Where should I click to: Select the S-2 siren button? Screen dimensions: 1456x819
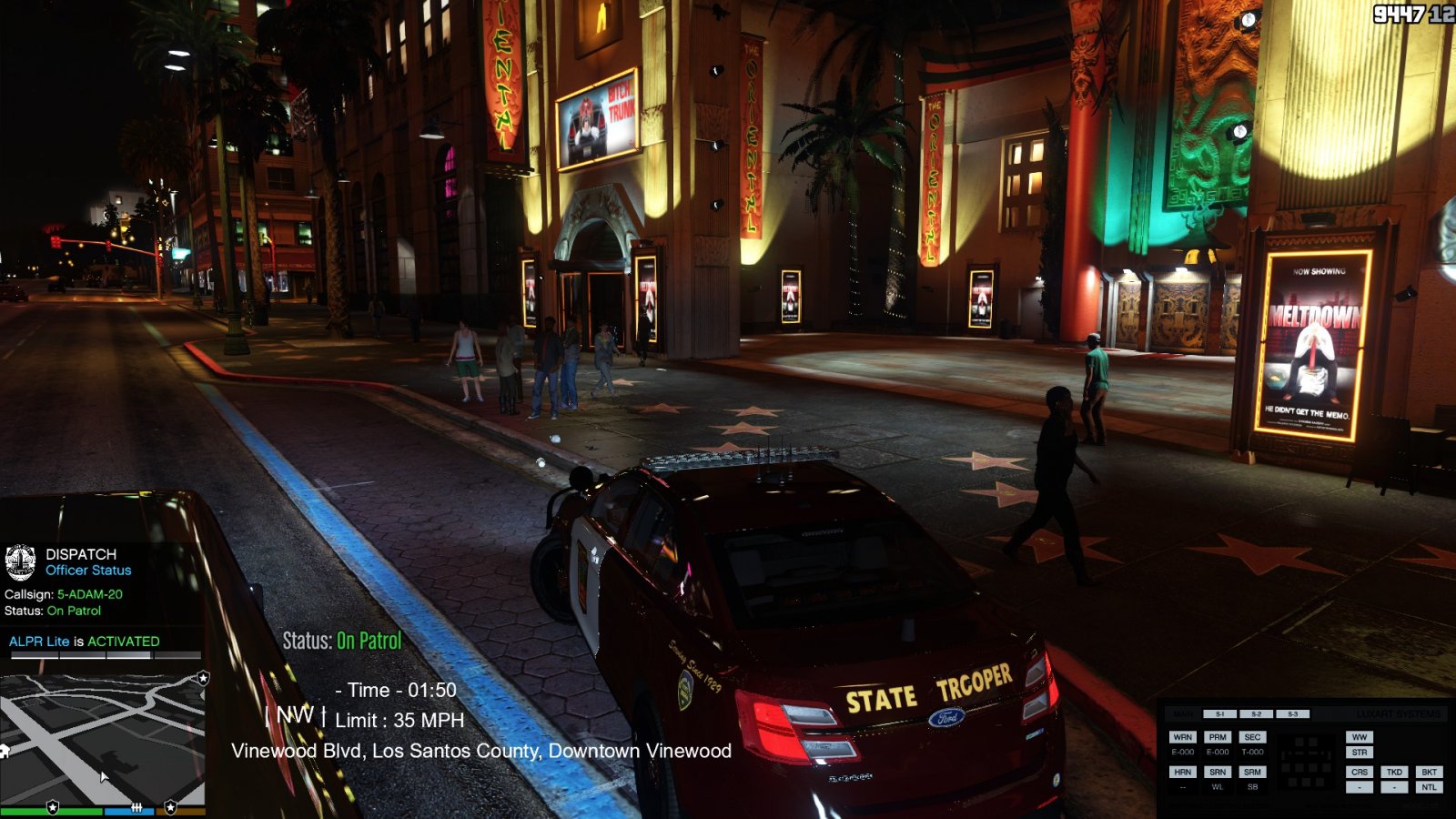pos(1256,714)
